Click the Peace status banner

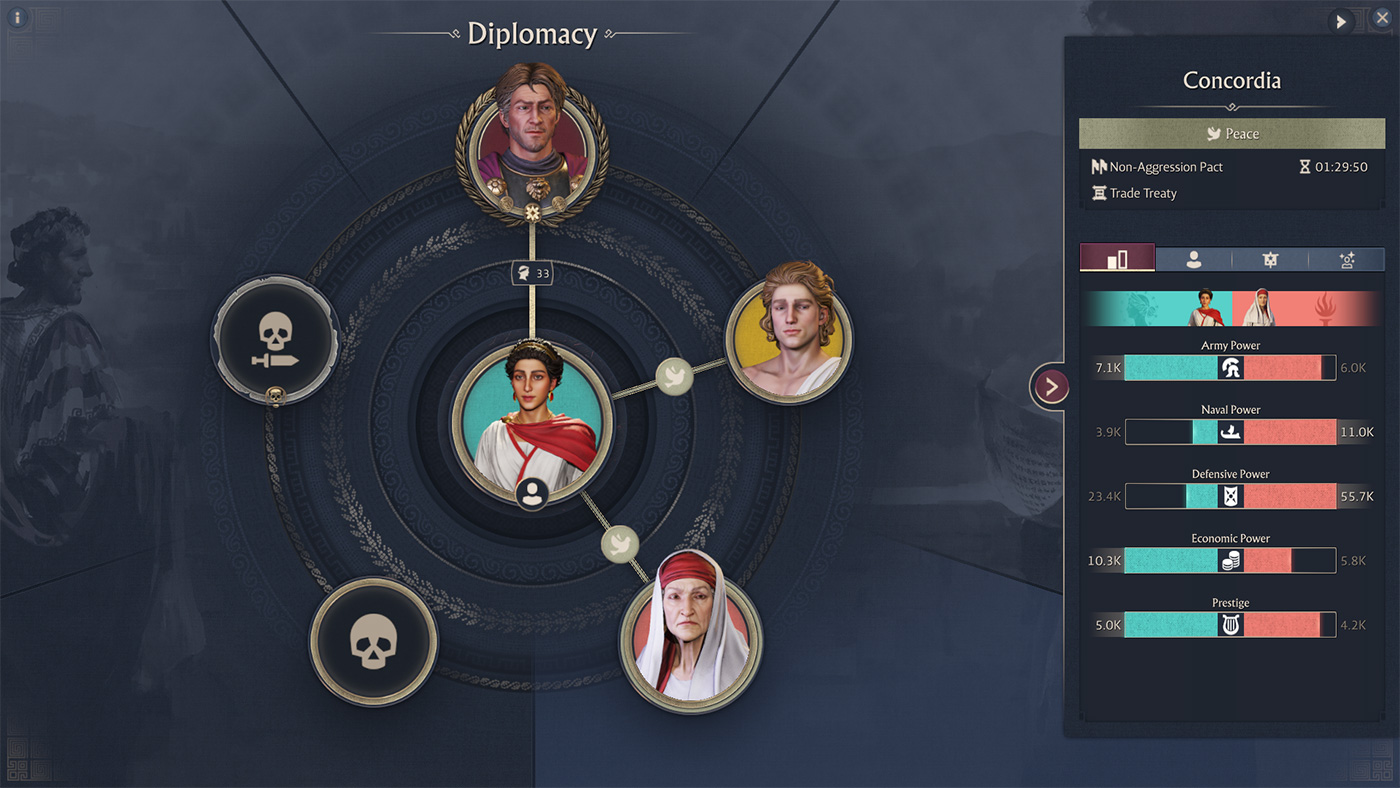pos(1231,133)
